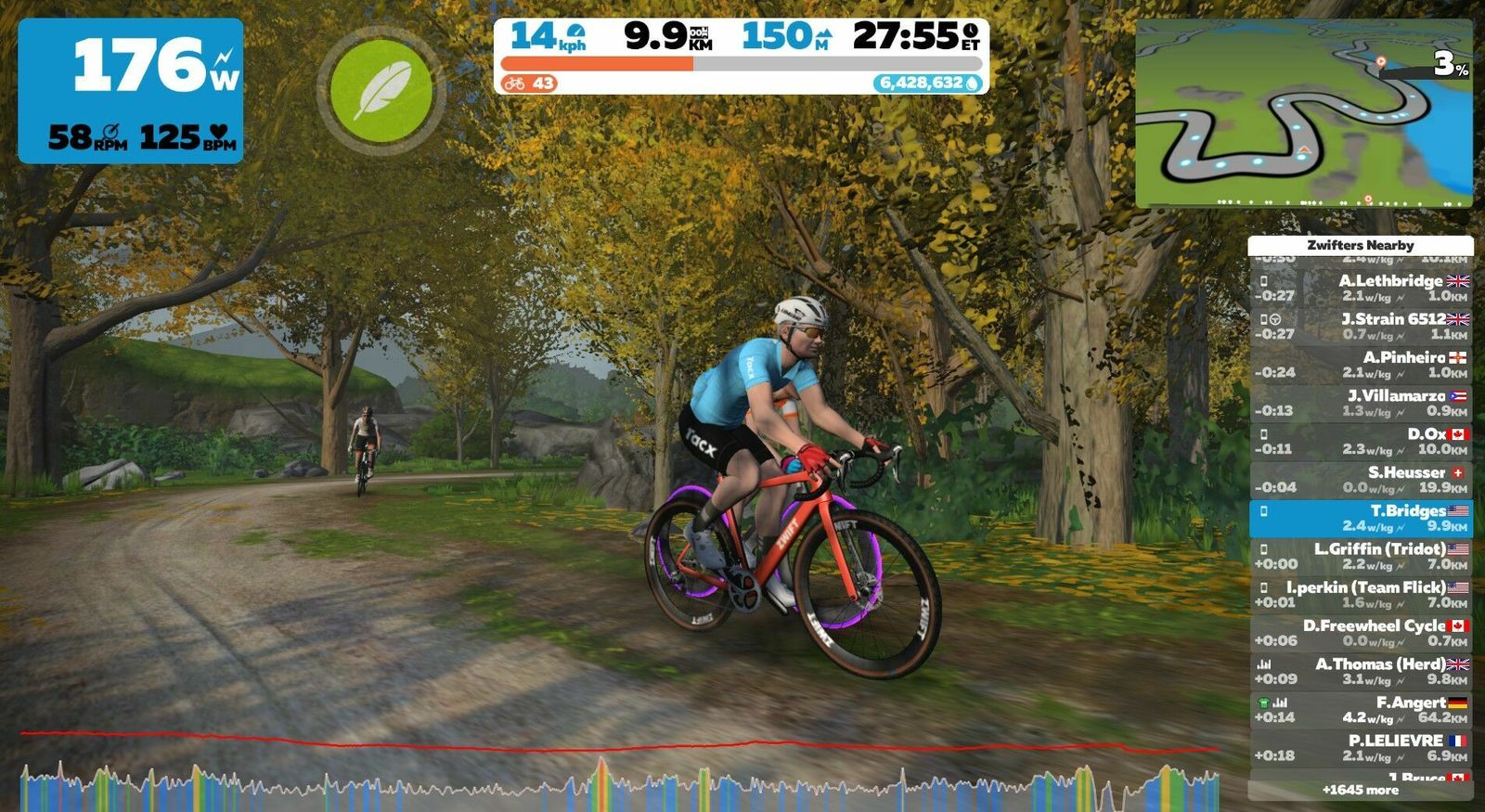Pick J.Villamarzo from the riders list
1485x812 pixels.
coord(1361,403)
